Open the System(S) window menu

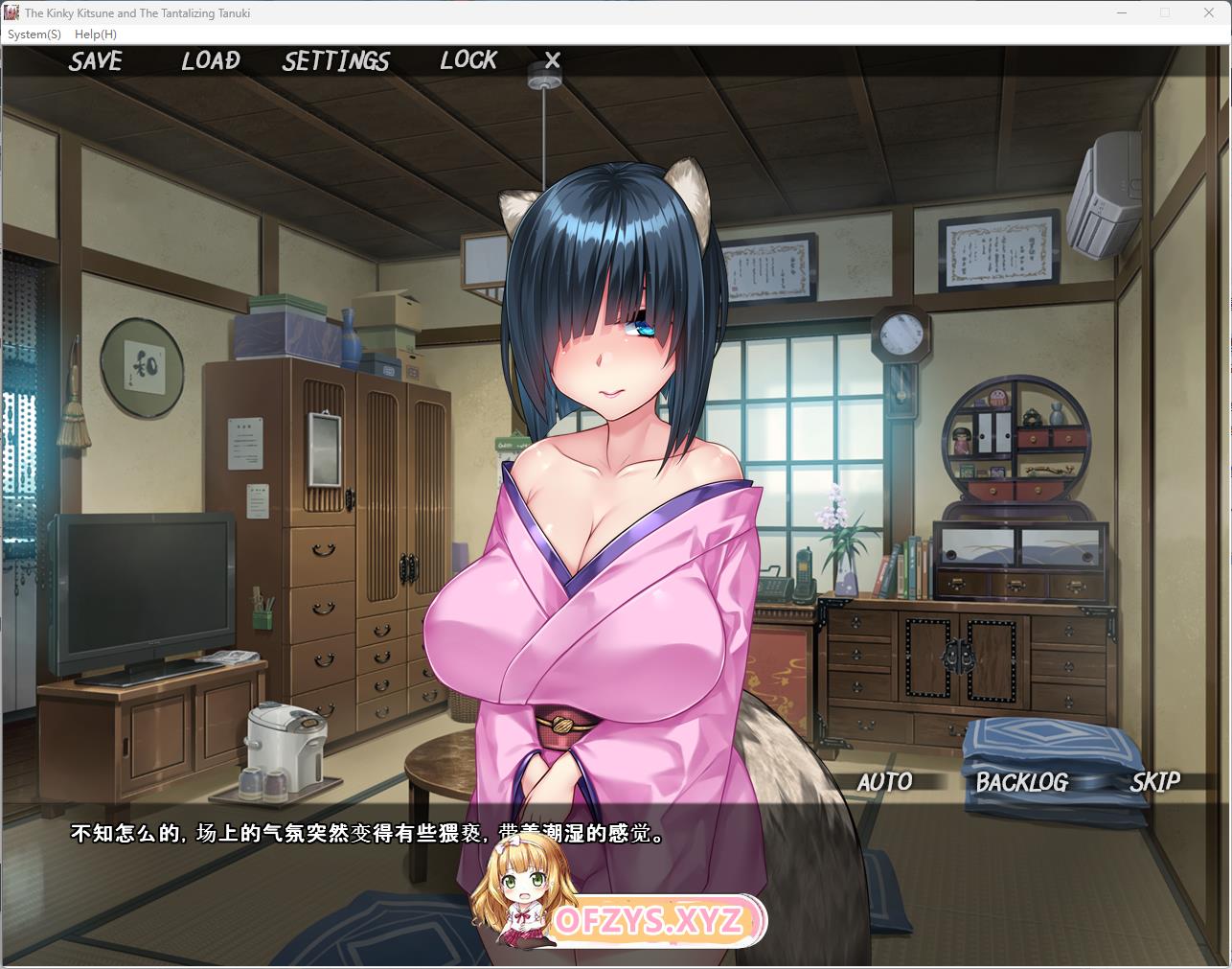pyautogui.click(x=34, y=35)
